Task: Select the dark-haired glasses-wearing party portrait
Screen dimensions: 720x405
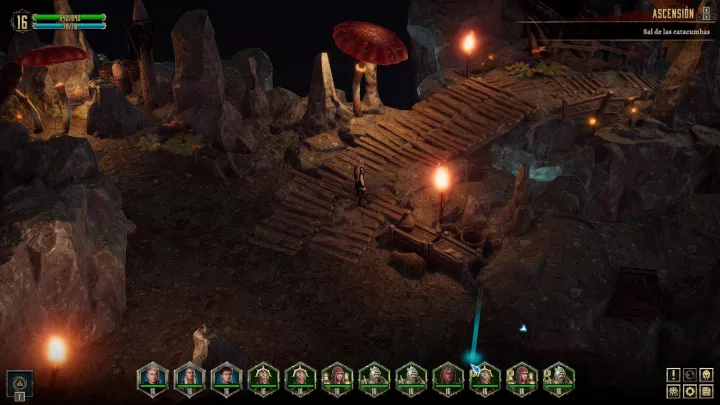Action: point(227,377)
